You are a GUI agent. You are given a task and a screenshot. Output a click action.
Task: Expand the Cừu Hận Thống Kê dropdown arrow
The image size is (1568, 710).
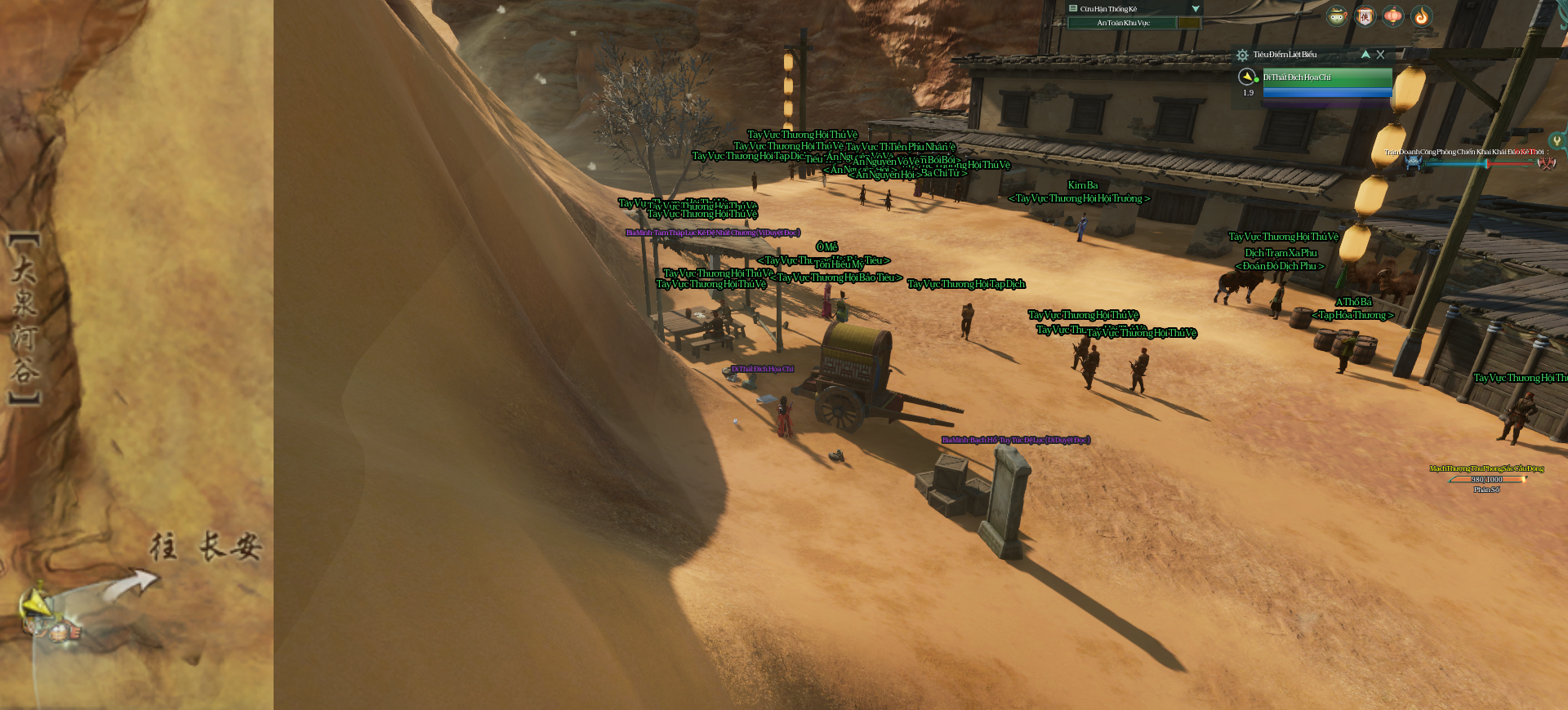pyautogui.click(x=1196, y=9)
